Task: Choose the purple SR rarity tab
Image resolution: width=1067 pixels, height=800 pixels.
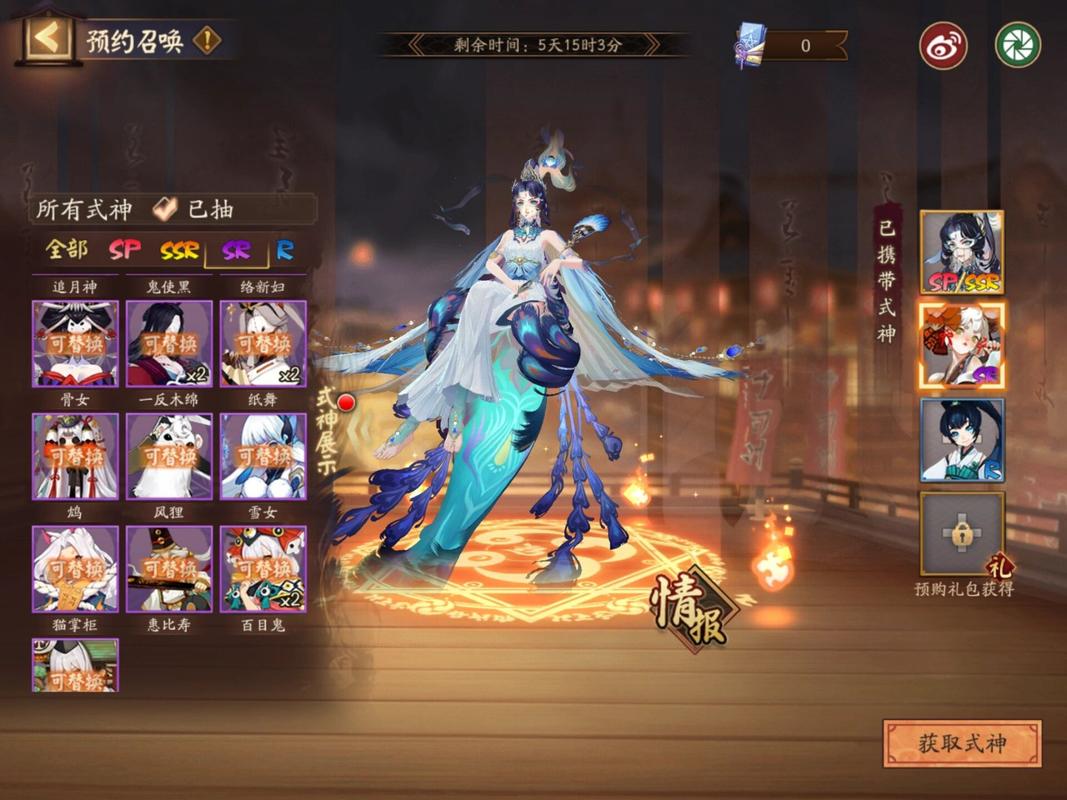Action: [x=236, y=250]
